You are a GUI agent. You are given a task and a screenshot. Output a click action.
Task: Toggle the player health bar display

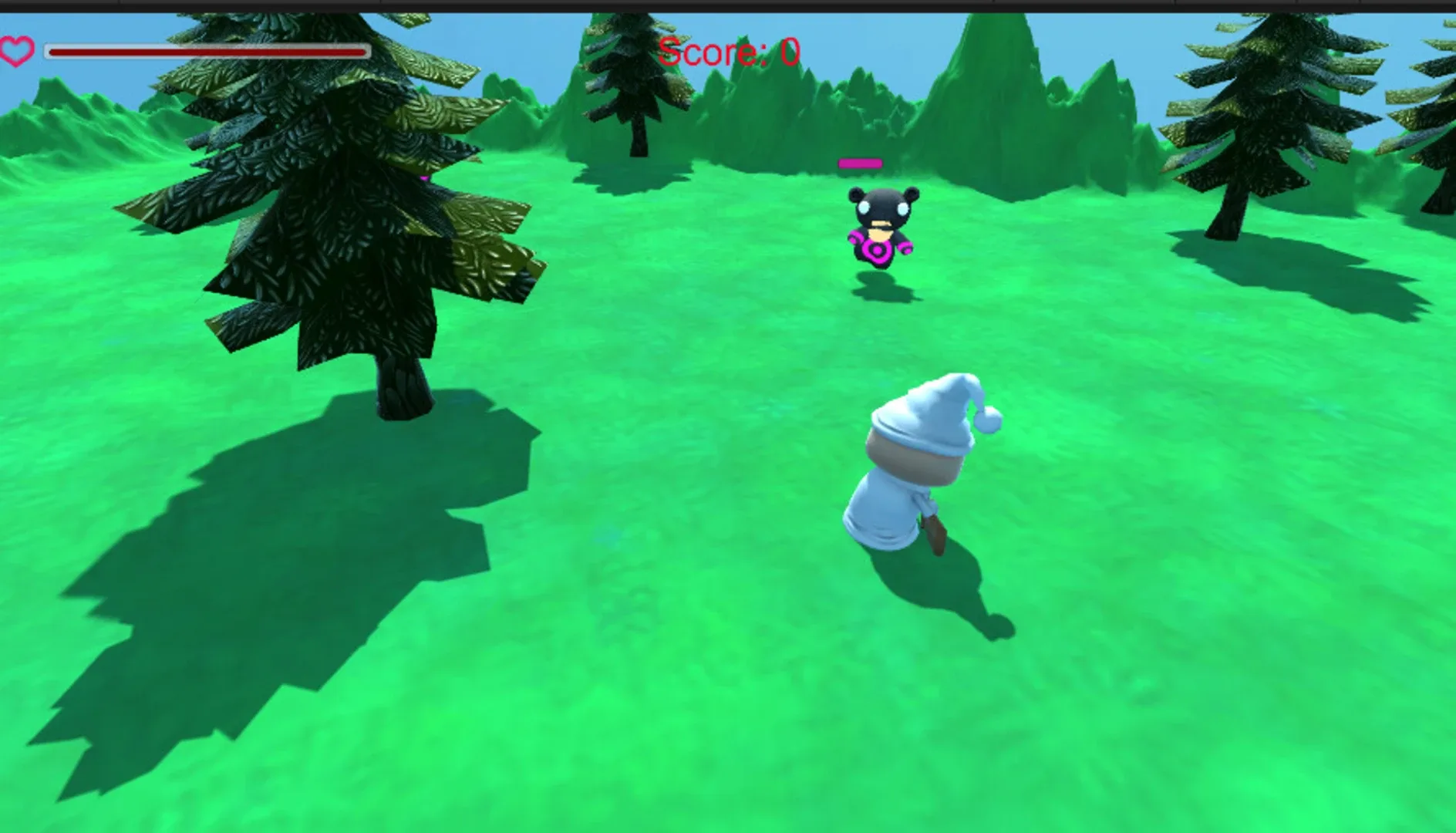click(x=204, y=51)
